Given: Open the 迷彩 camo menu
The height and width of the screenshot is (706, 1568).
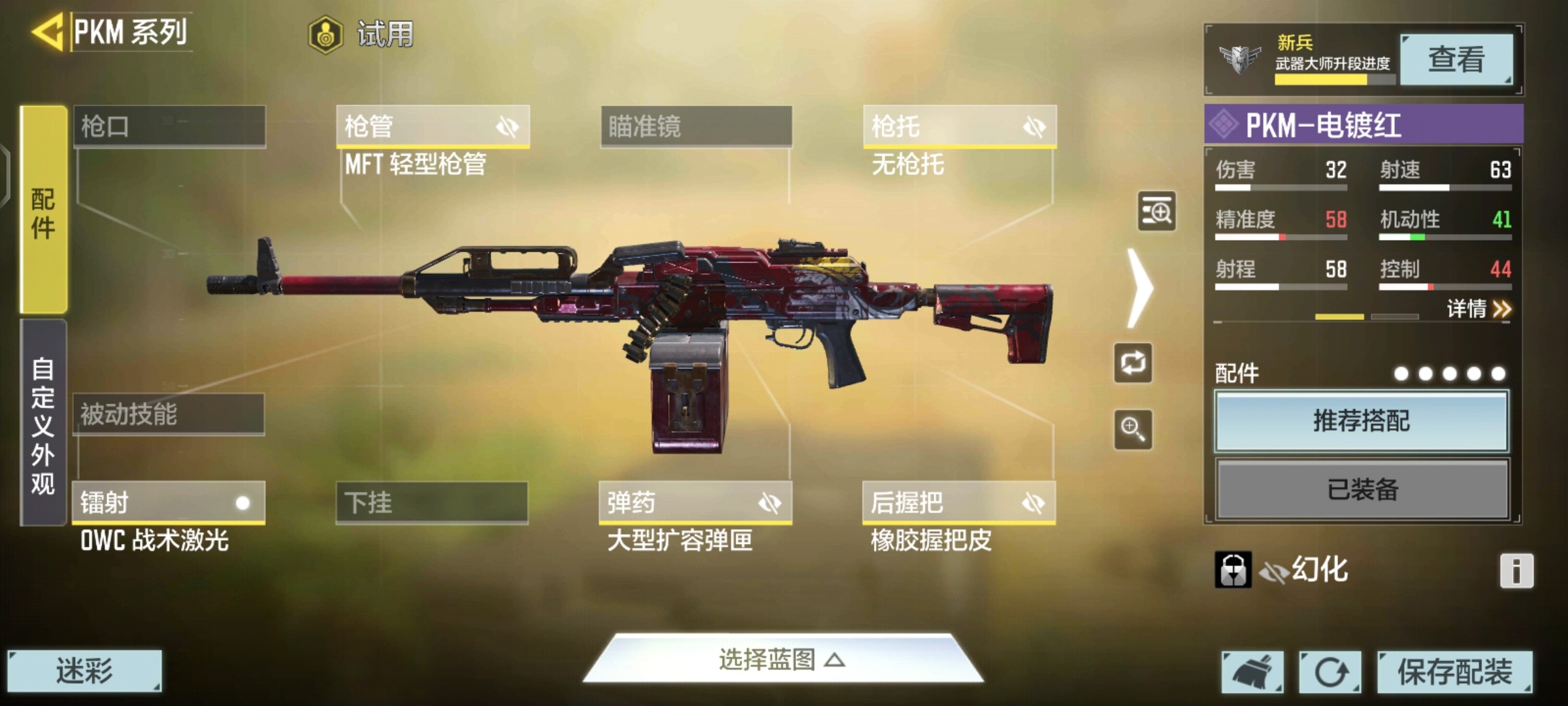Looking at the screenshot, I should coord(84,671).
